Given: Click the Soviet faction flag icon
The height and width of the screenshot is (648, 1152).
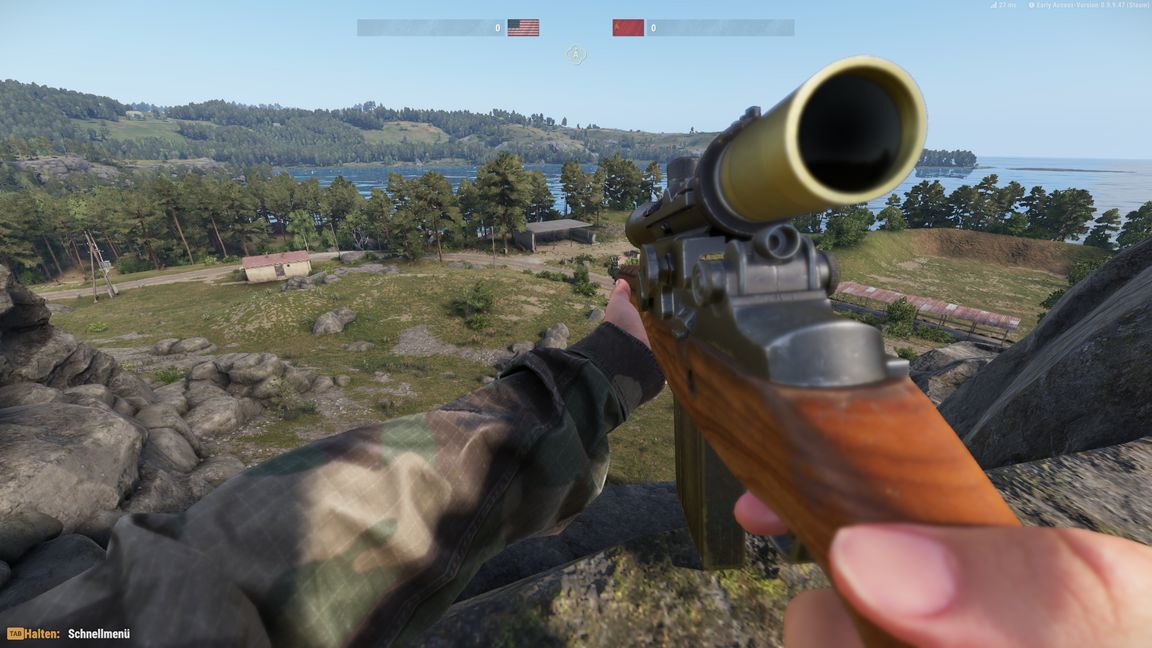Looking at the screenshot, I should pyautogui.click(x=628, y=28).
